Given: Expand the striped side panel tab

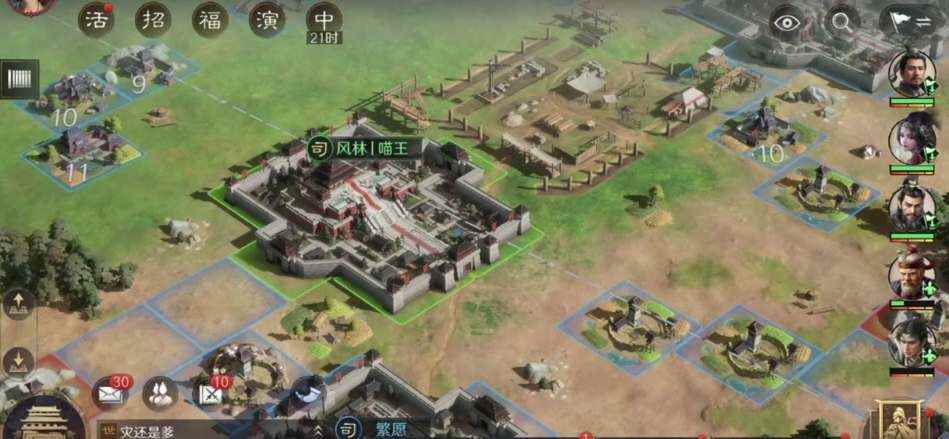Looking at the screenshot, I should click(x=20, y=80).
